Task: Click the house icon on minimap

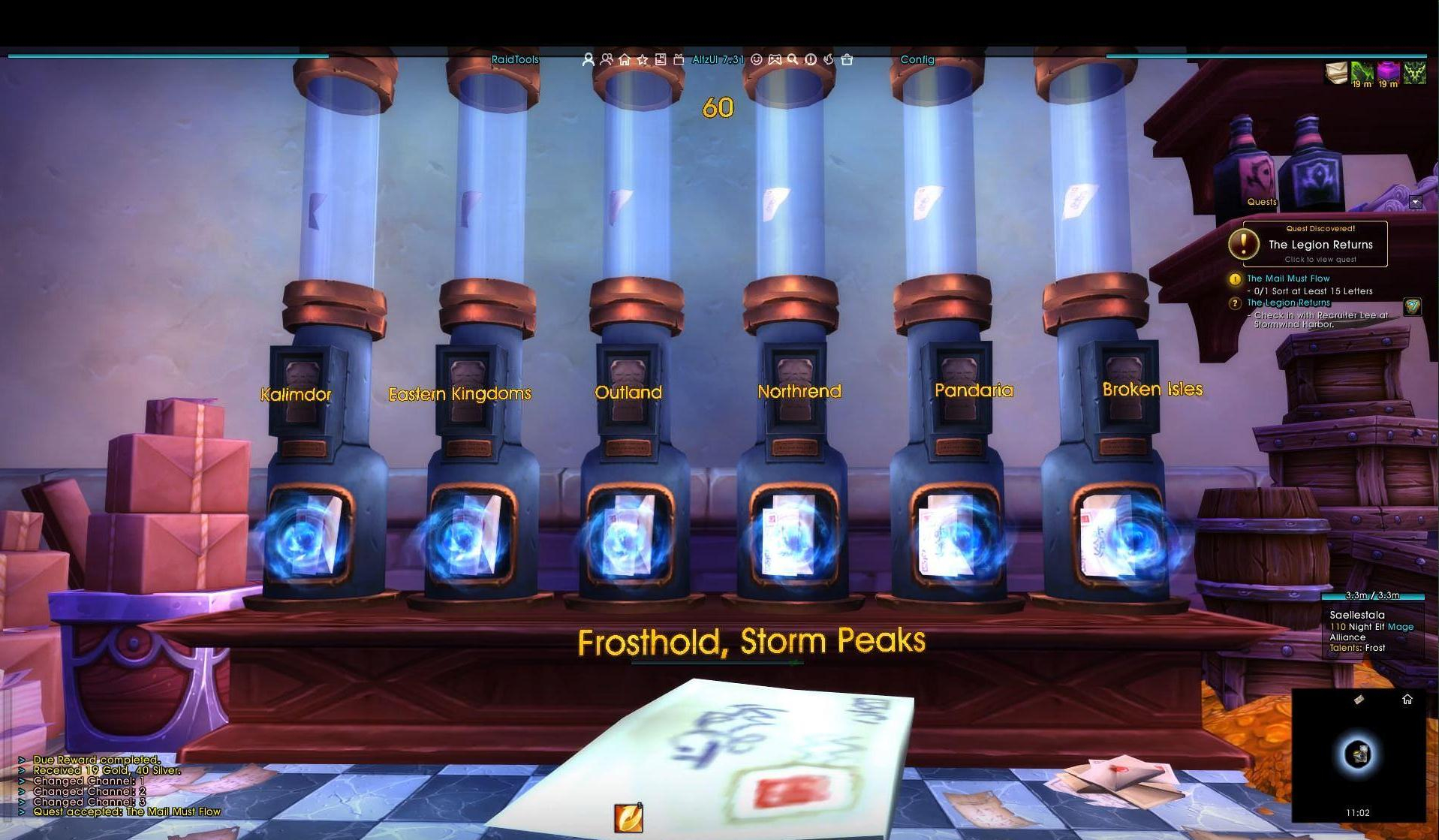Action: [1407, 700]
